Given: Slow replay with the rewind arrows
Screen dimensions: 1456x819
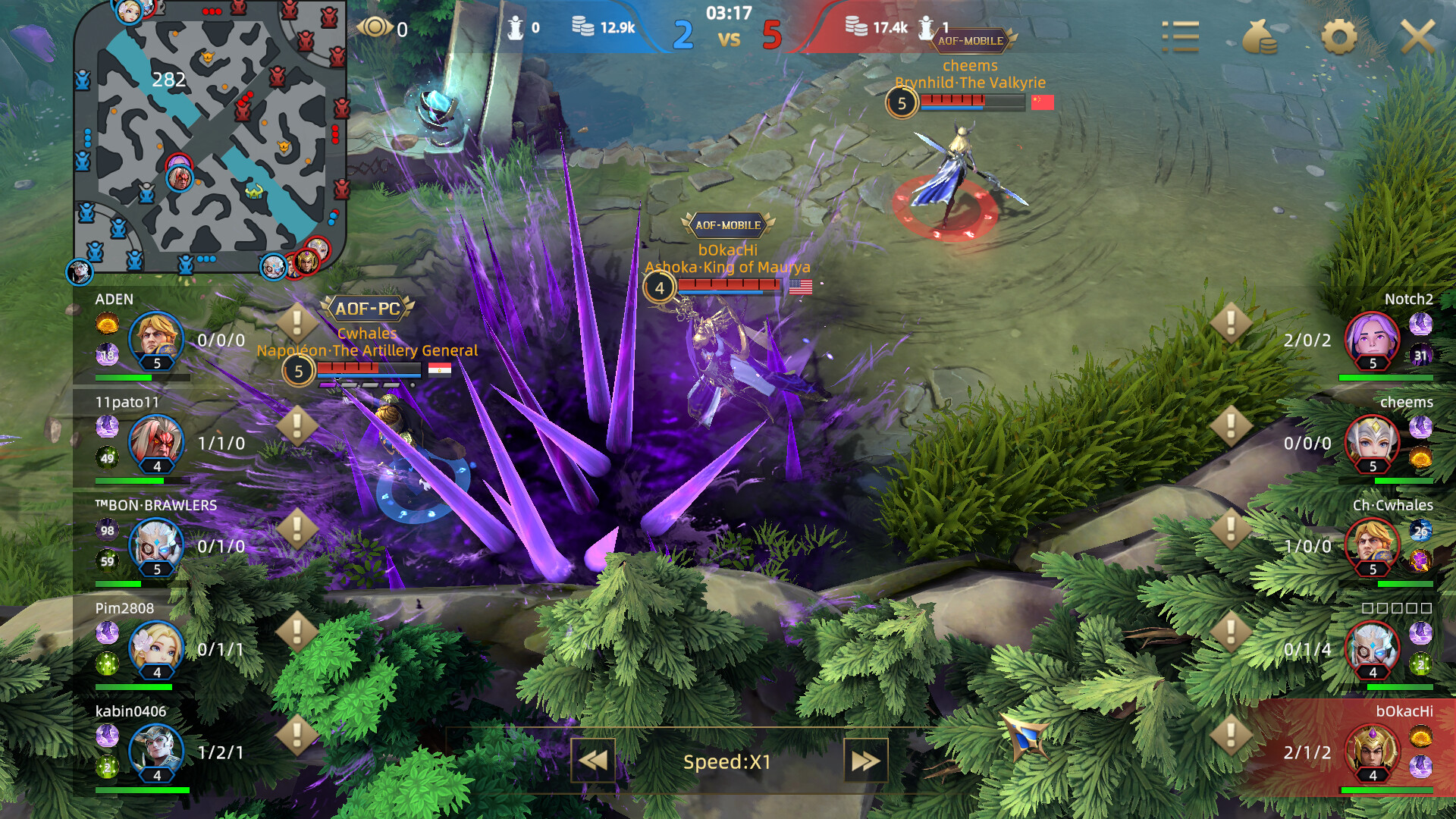Looking at the screenshot, I should pos(594,761).
